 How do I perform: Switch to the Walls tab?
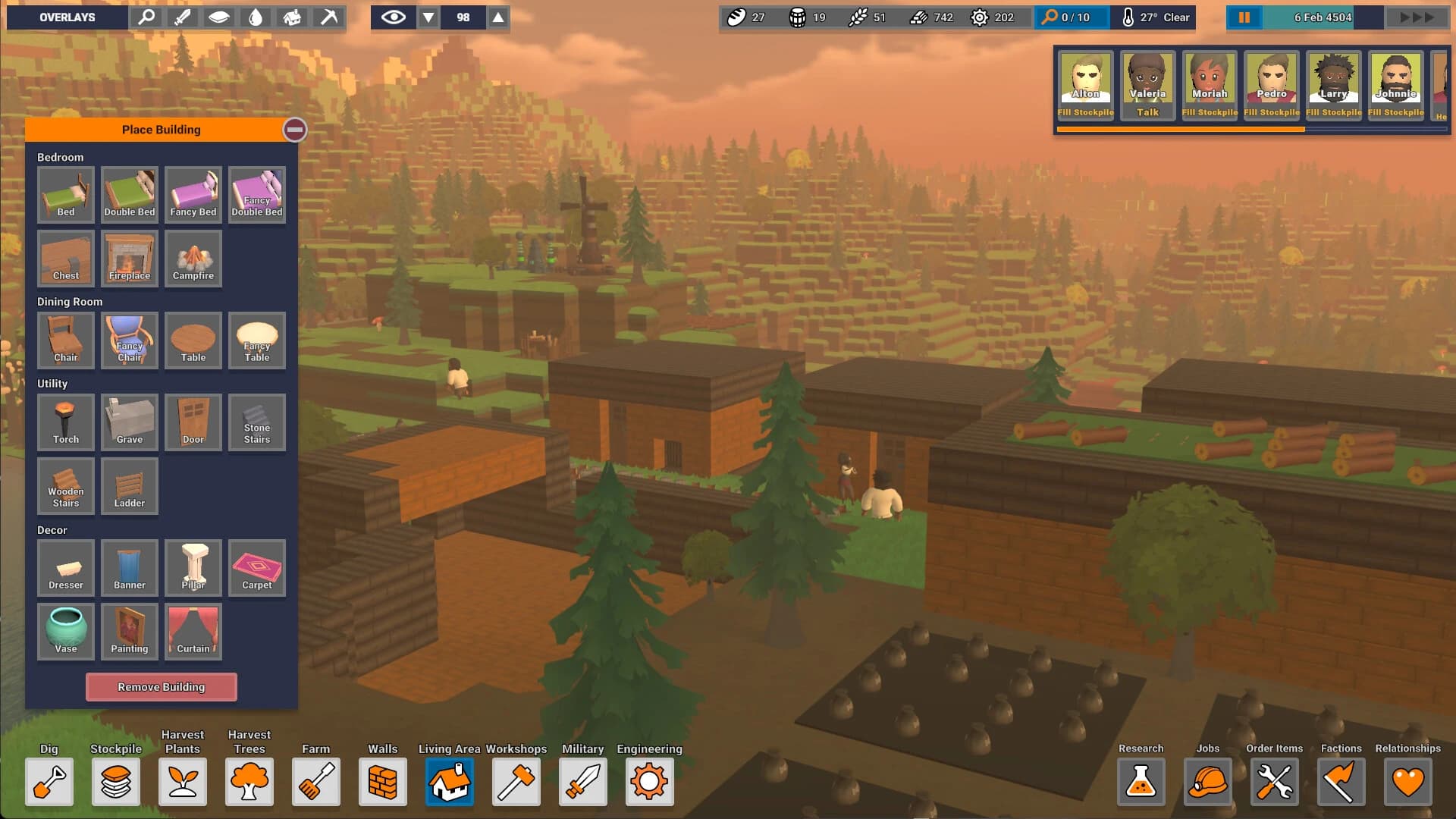(x=383, y=782)
